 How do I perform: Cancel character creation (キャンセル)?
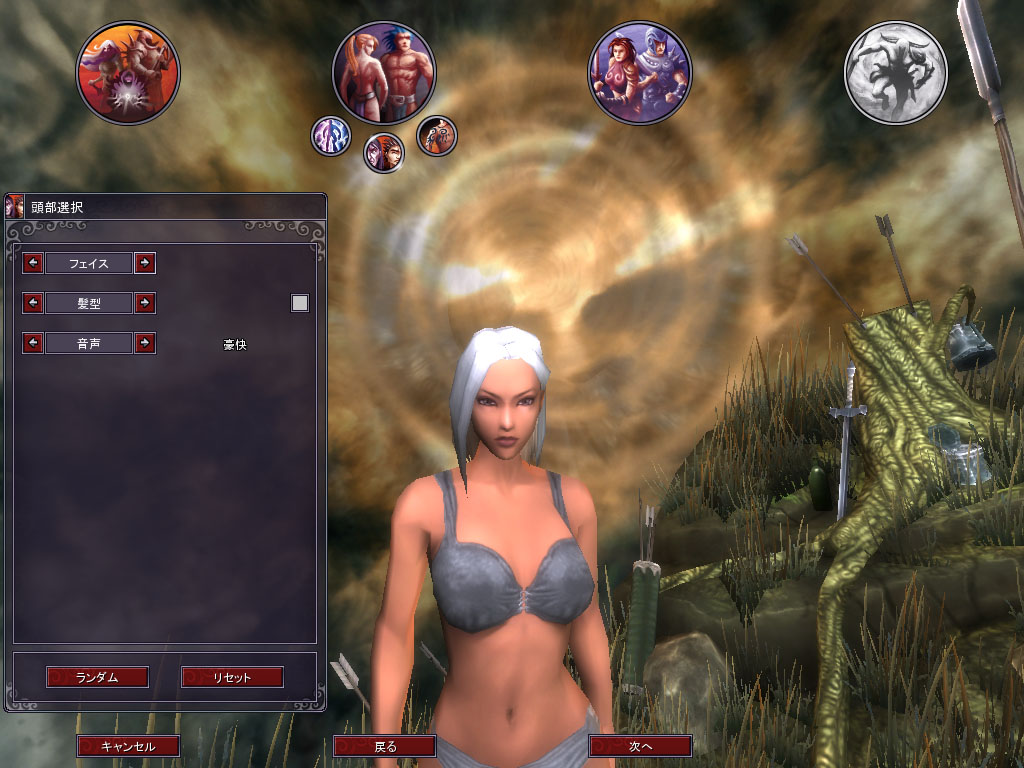[128, 746]
